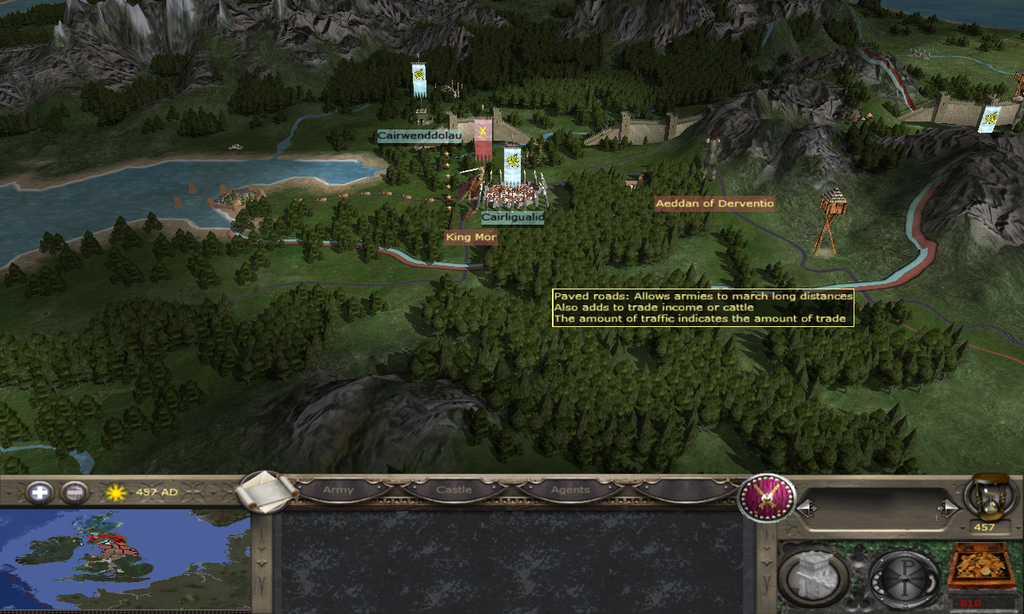Open the construction tower button

tap(815, 574)
